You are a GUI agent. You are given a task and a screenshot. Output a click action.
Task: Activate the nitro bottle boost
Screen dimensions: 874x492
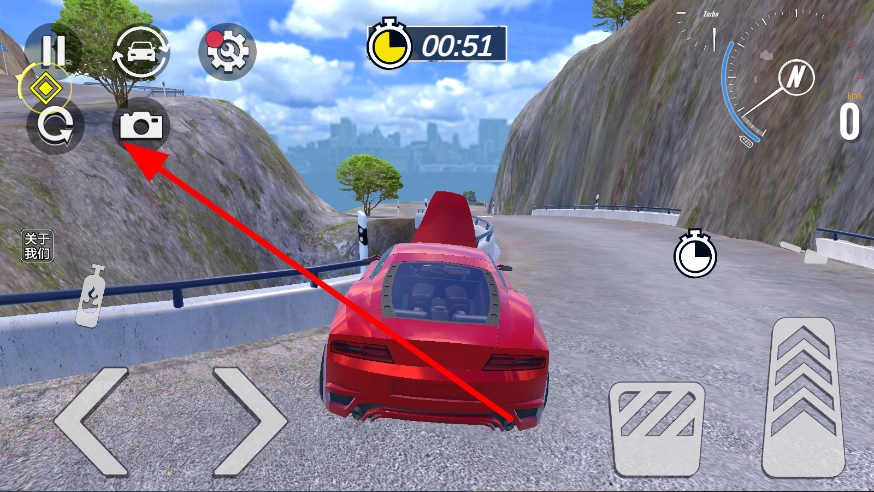[x=91, y=296]
